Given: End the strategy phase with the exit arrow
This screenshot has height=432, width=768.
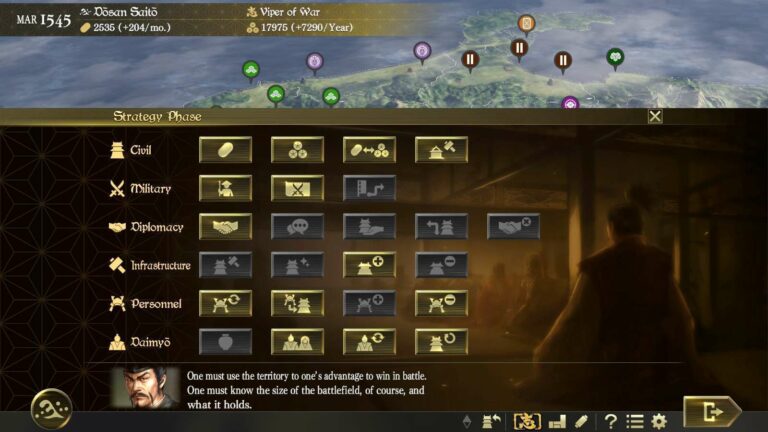Looking at the screenshot, I should [711, 411].
